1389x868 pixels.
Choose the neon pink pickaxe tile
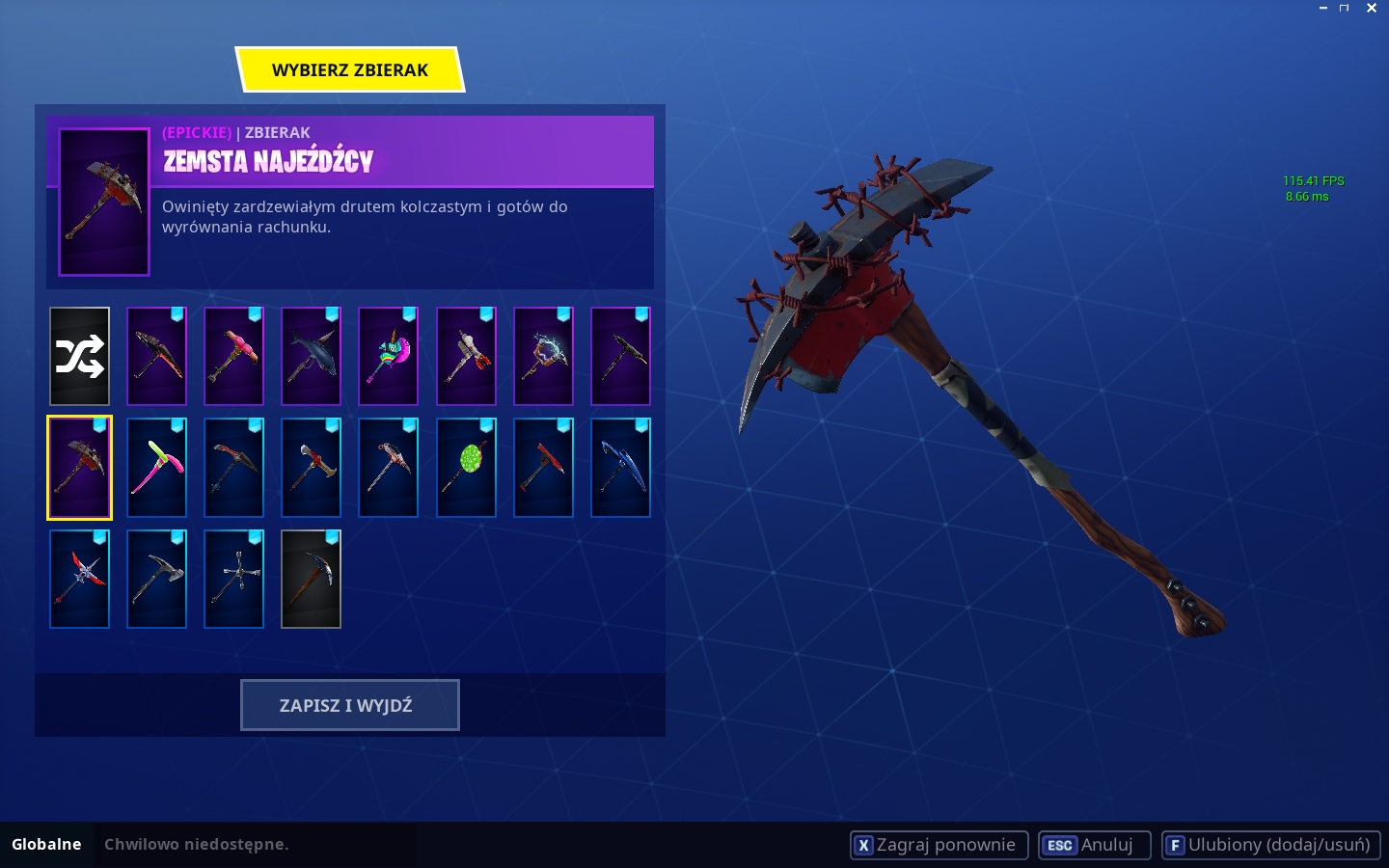156,468
